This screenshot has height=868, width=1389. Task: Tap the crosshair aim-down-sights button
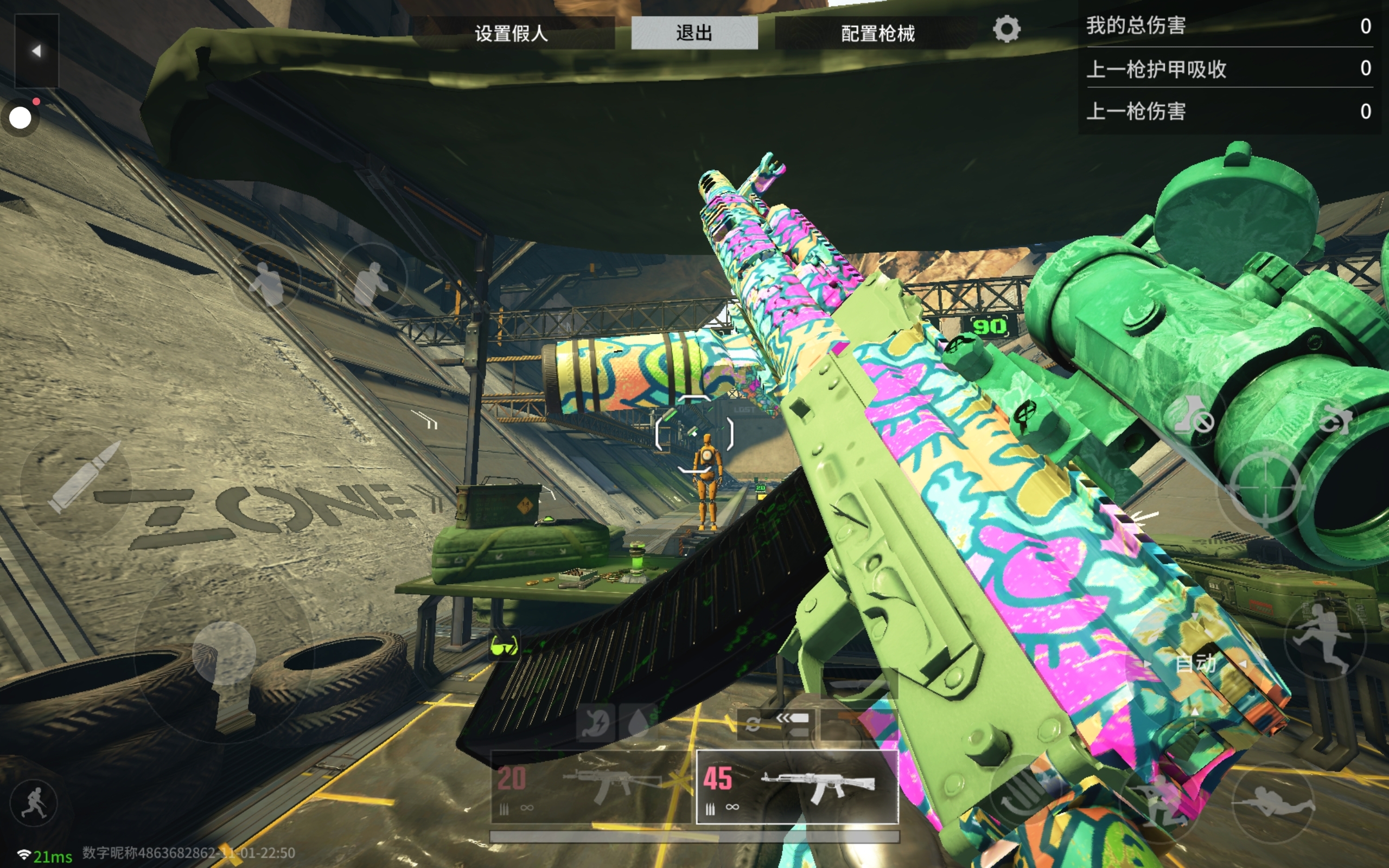pyautogui.click(x=1265, y=488)
